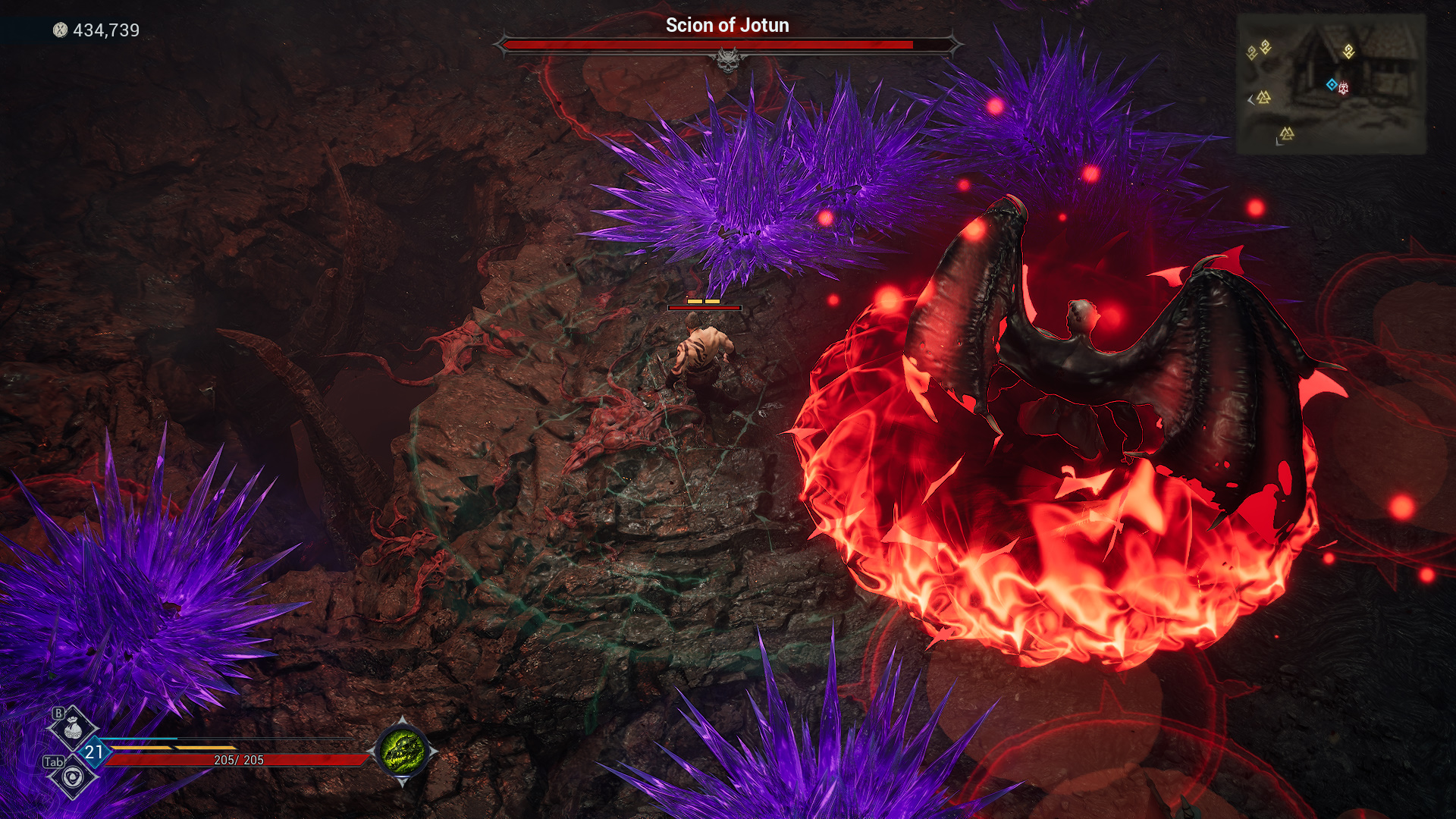This screenshot has height=819, width=1456.
Task: Click the white arrow pointer on the minimap edge
Action: (x=1250, y=101)
